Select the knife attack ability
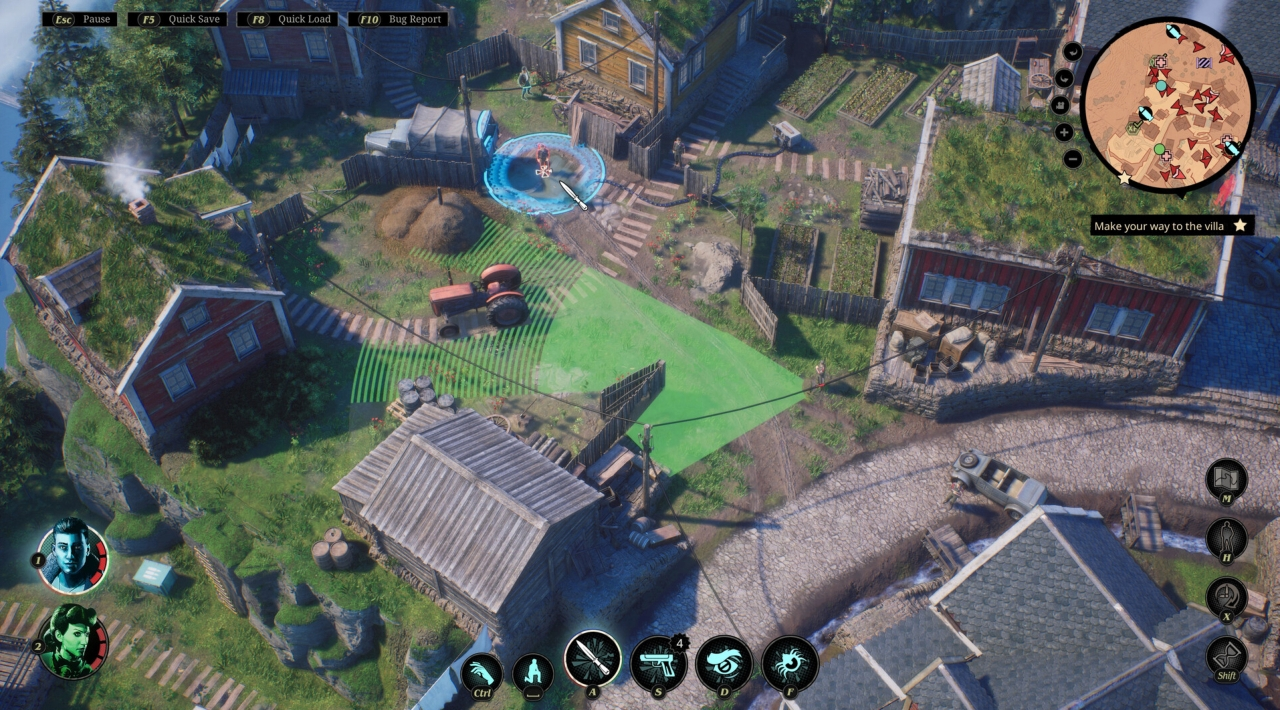The height and width of the screenshot is (710, 1280). [593, 661]
